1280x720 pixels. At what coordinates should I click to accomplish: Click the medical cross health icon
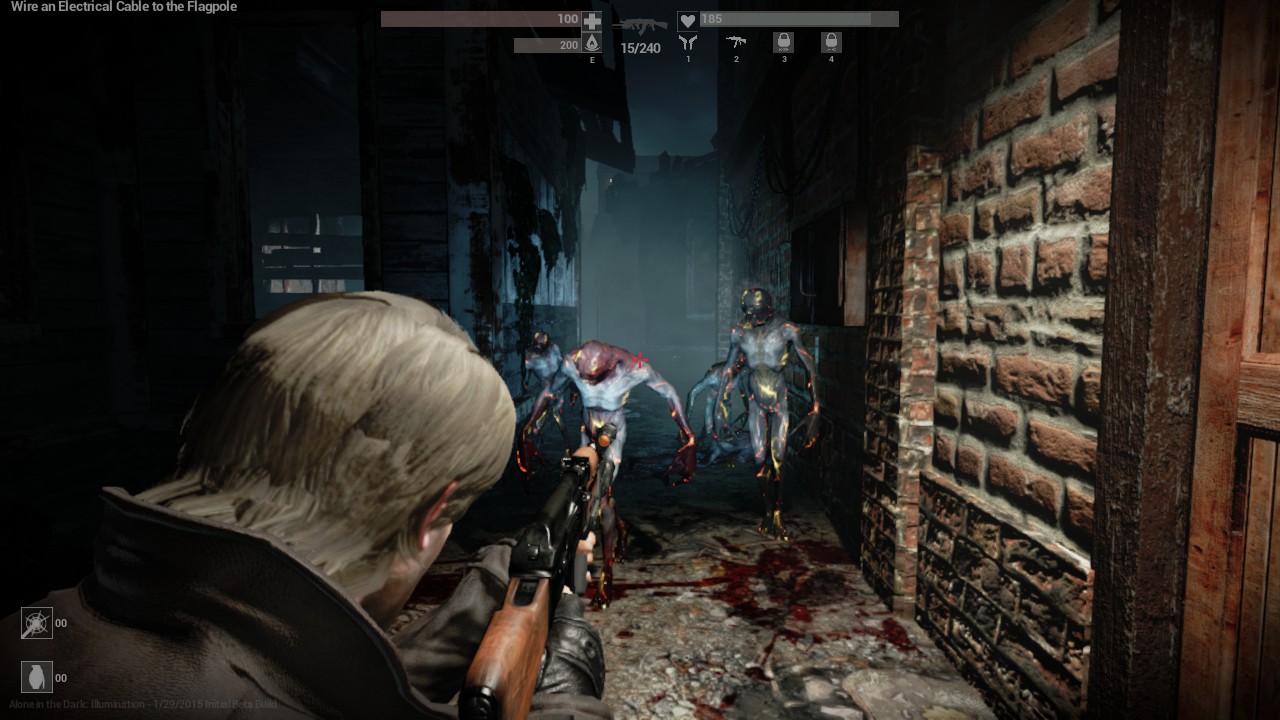[592, 20]
